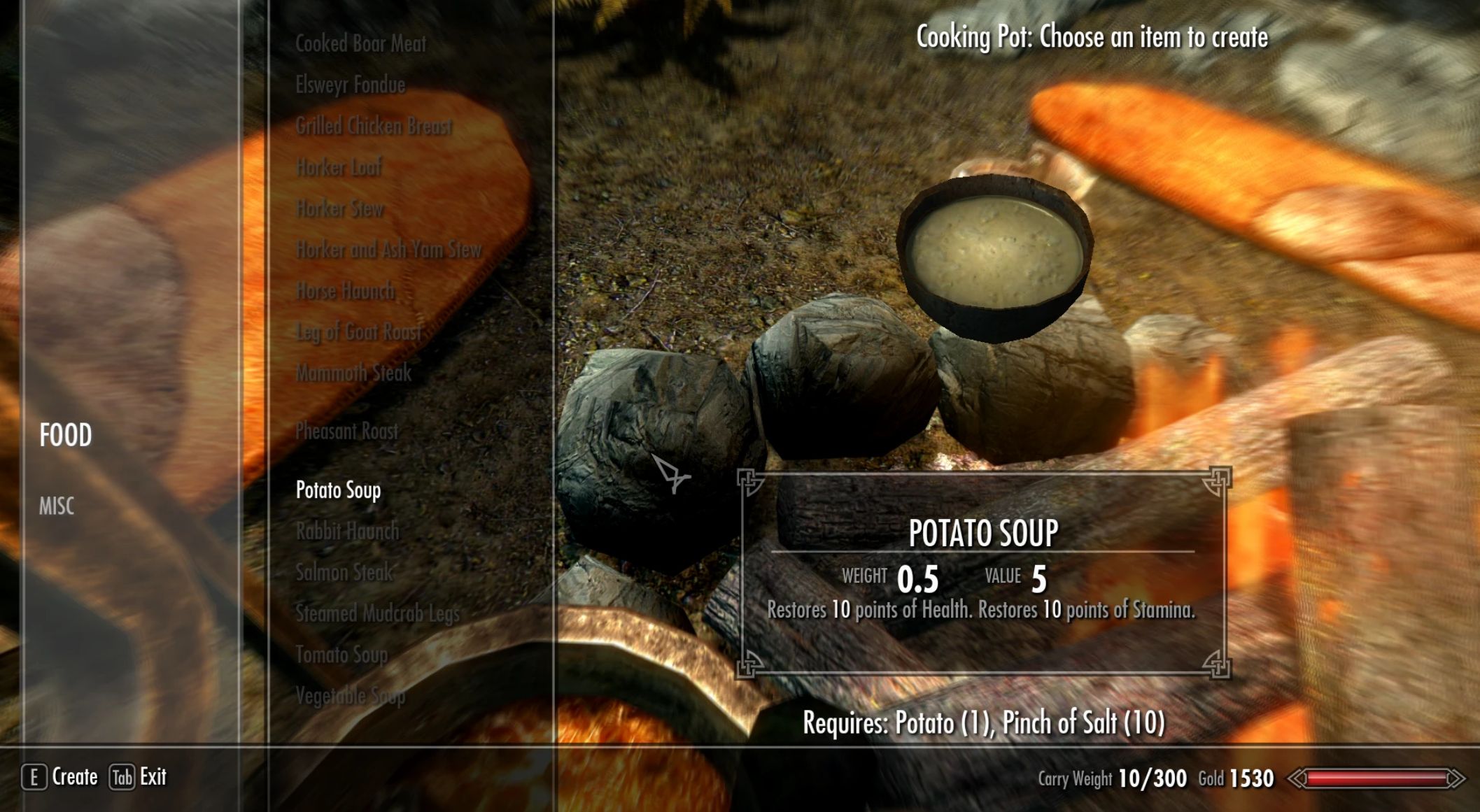
Task: Select the FOOD category
Action: pyautogui.click(x=65, y=435)
